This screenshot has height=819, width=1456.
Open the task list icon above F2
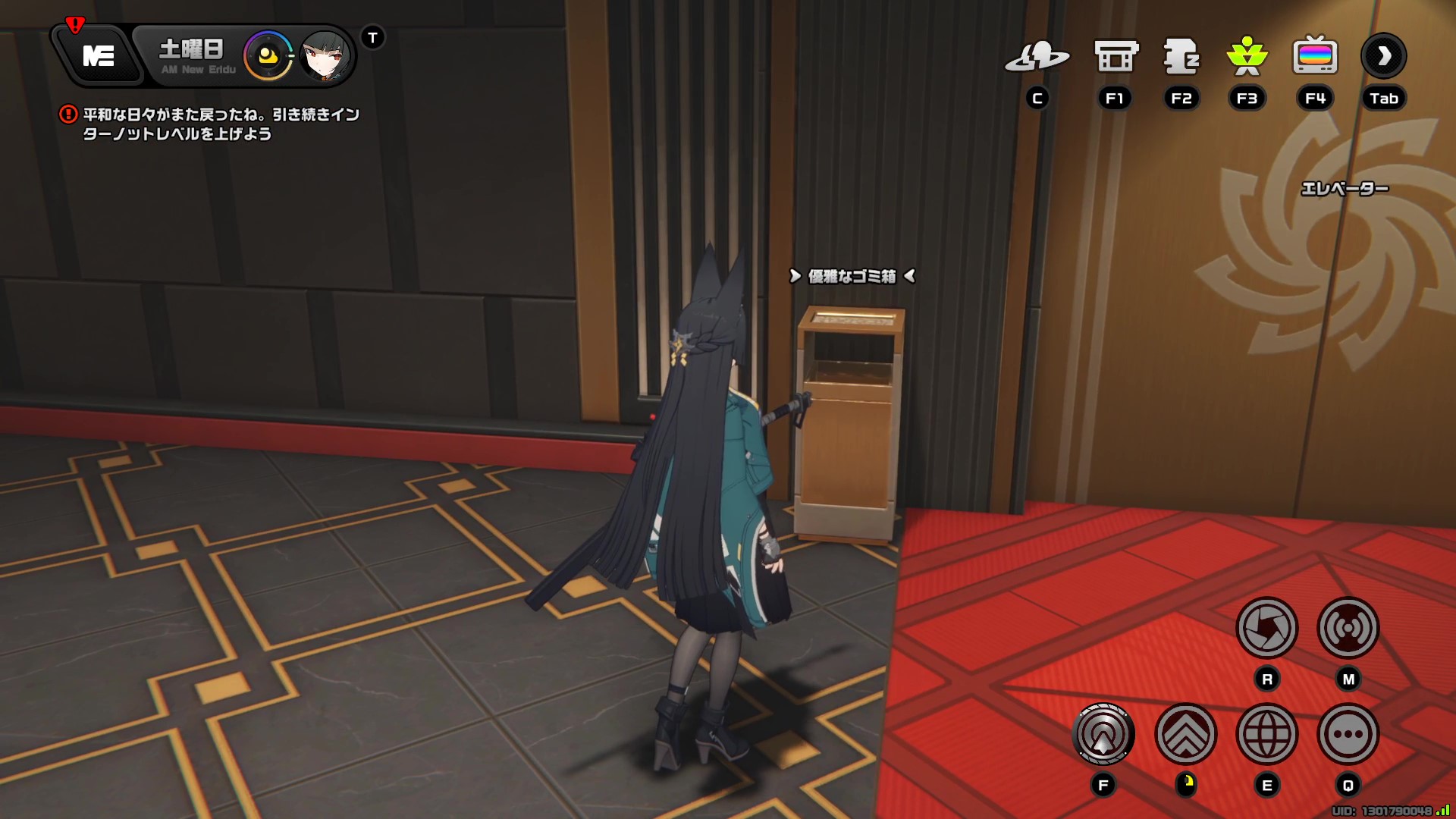(1181, 55)
